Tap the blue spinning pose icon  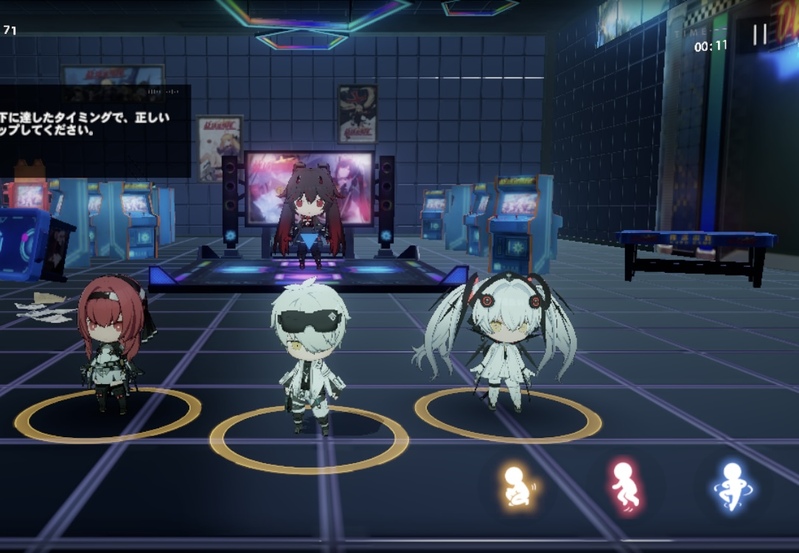click(x=729, y=487)
